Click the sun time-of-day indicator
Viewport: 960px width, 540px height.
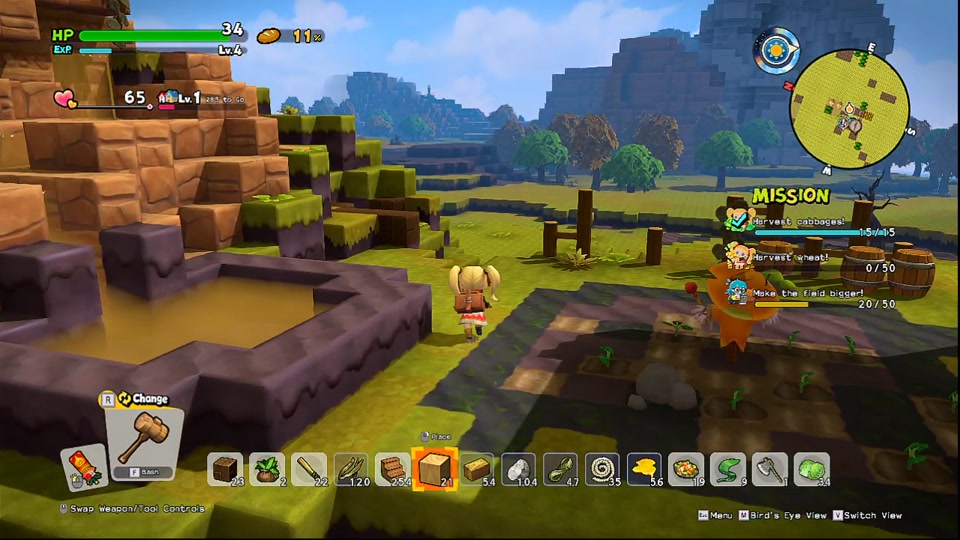click(x=777, y=48)
